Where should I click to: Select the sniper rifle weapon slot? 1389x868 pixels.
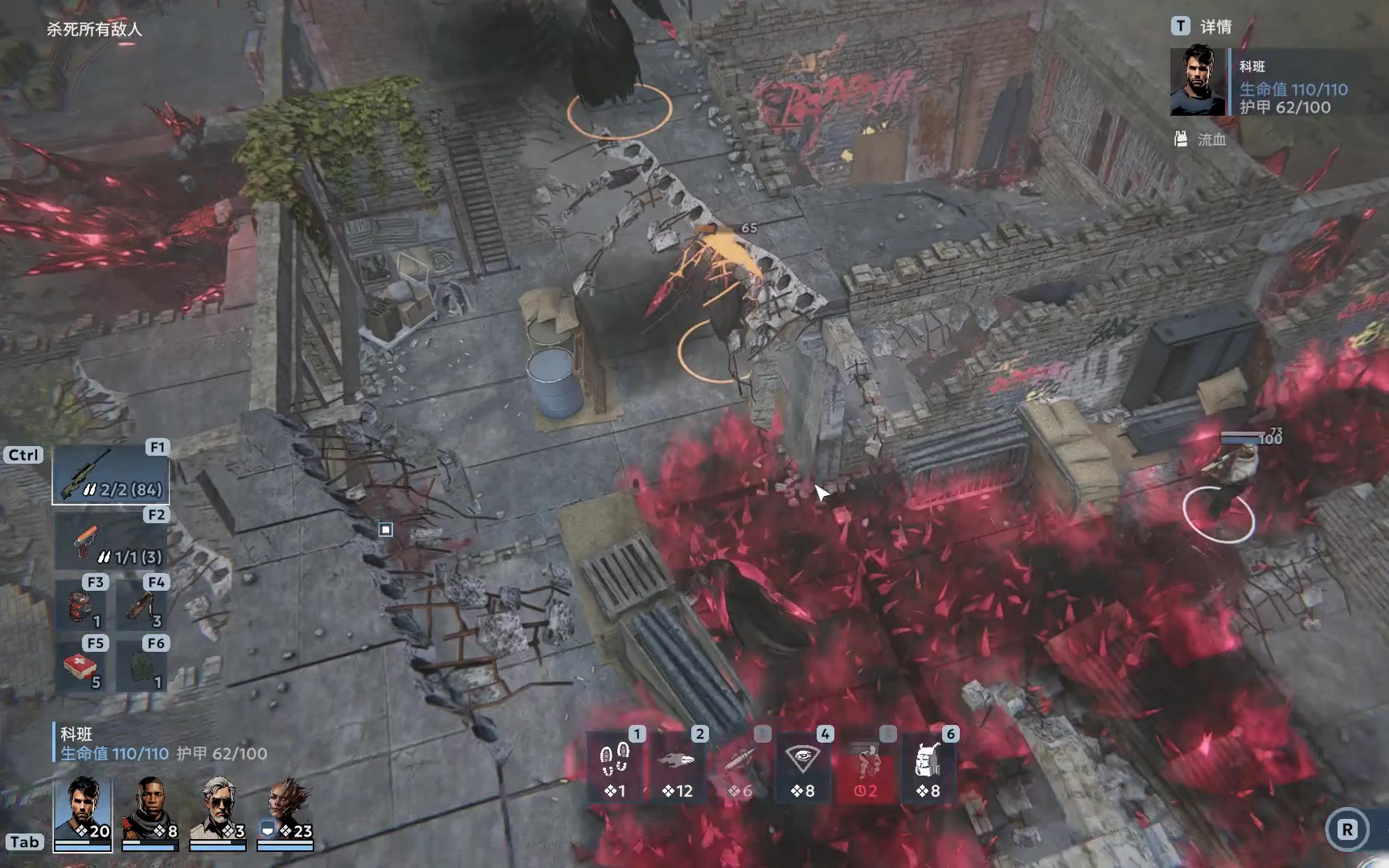pyautogui.click(x=110, y=475)
